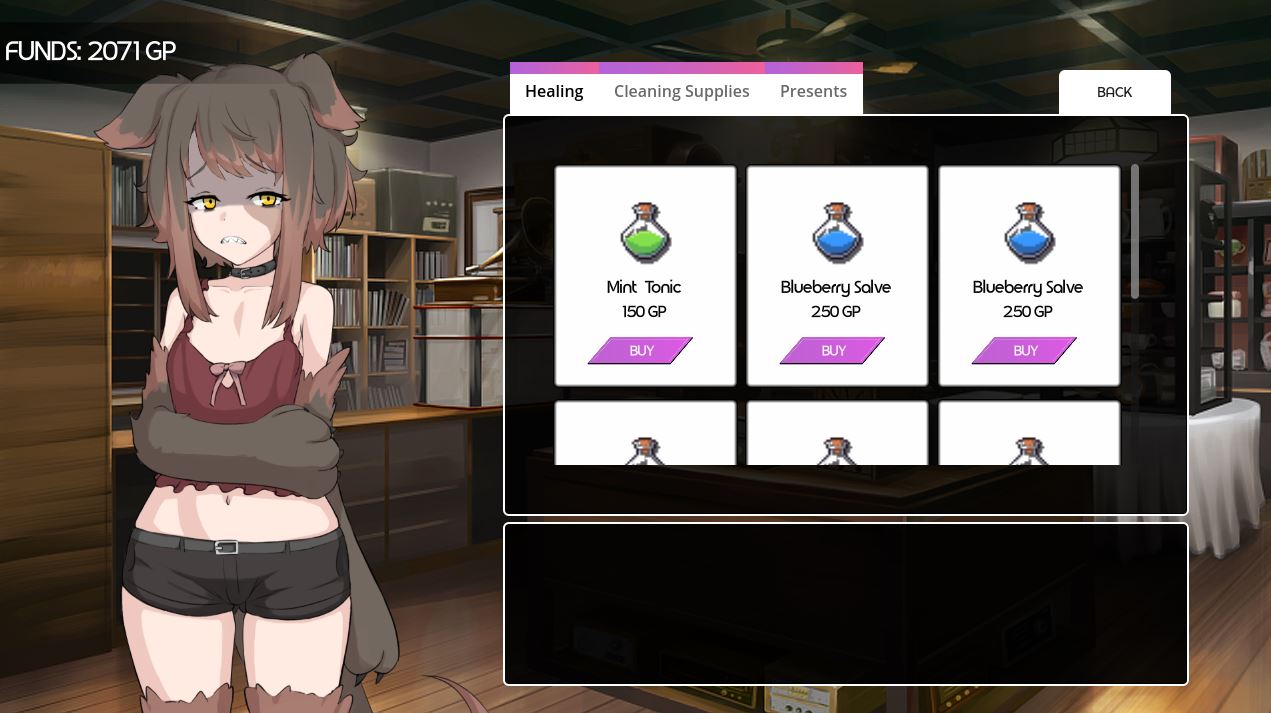Go back using the BACK button
This screenshot has width=1271, height=713.
pyautogui.click(x=1114, y=92)
